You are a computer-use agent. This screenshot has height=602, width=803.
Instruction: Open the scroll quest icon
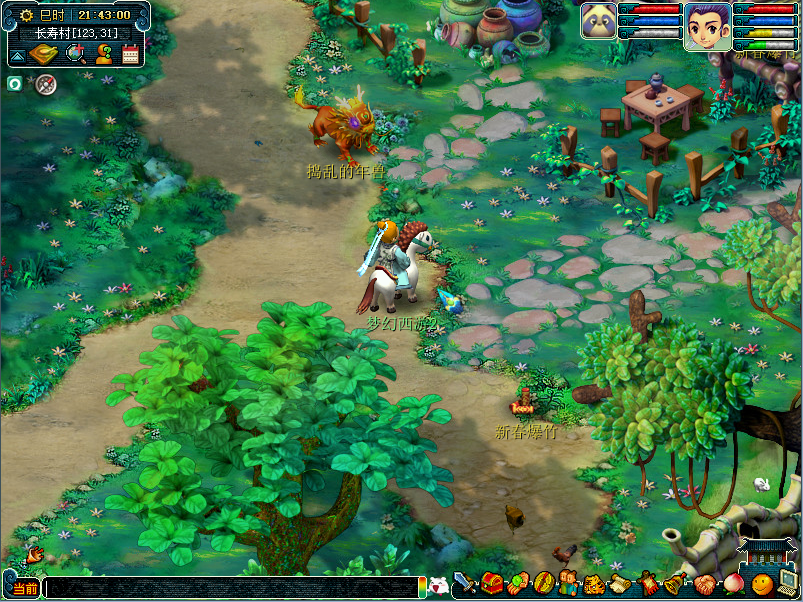[620, 583]
